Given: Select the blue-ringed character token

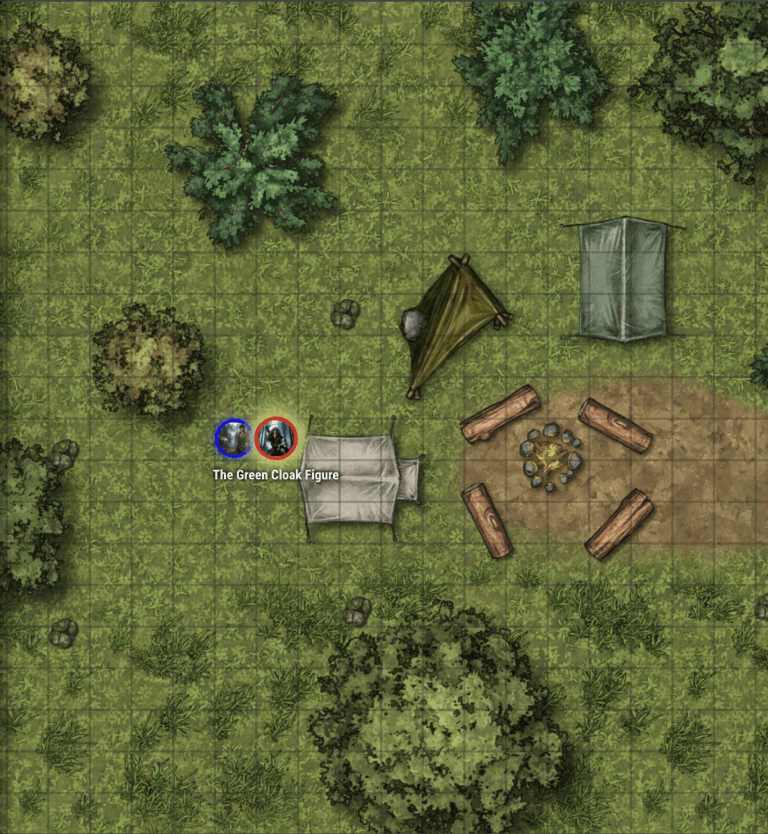Looking at the screenshot, I should tap(234, 438).
